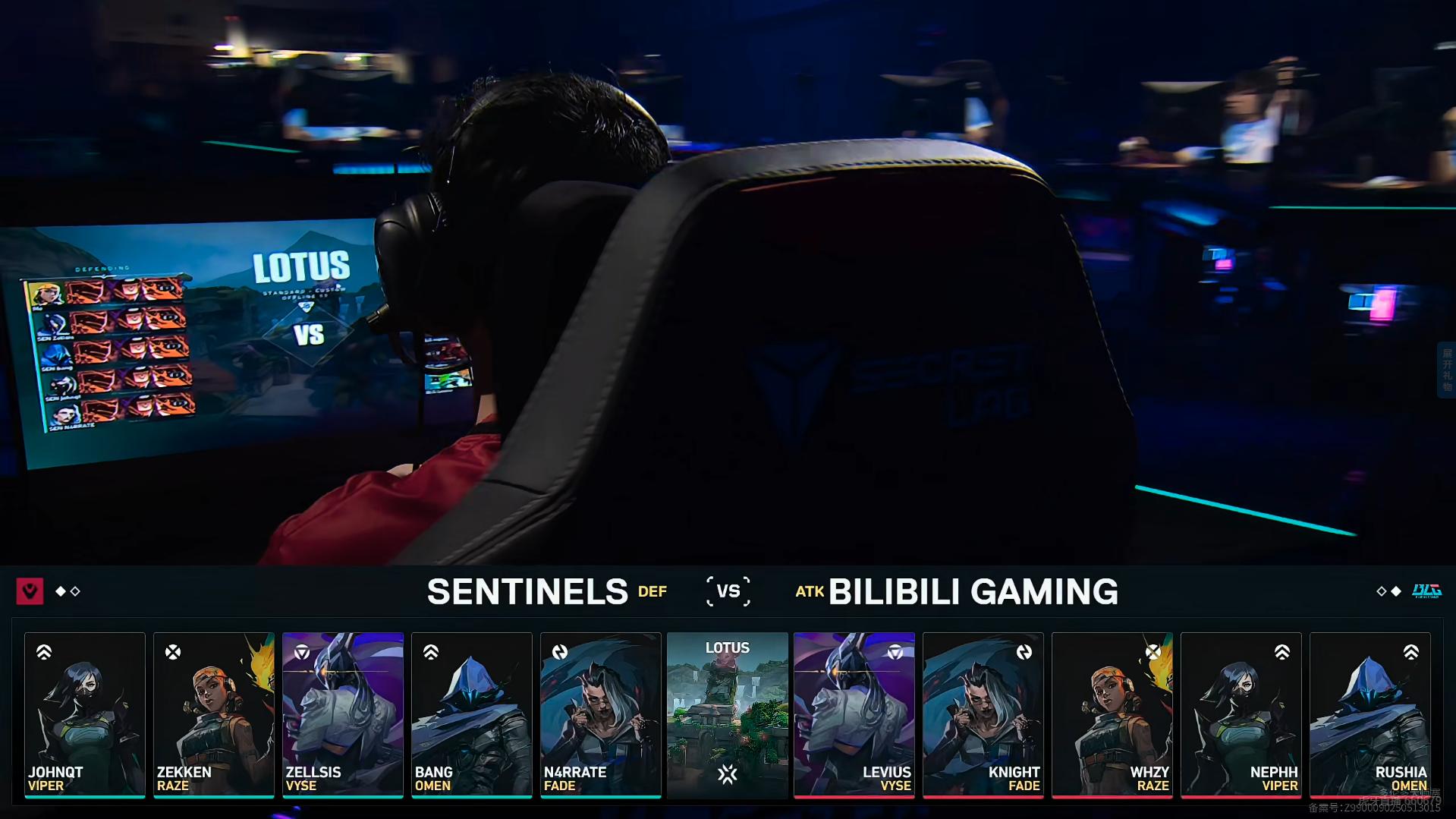Image resolution: width=1456 pixels, height=819 pixels.
Task: Pick Nephh's Viper card
Action: tap(1241, 714)
